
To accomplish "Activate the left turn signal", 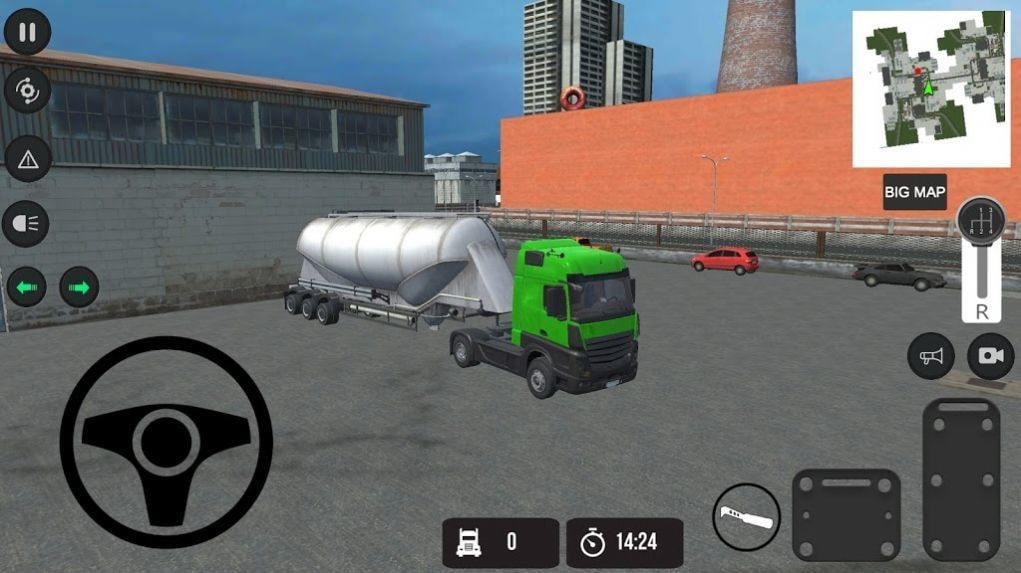I will (x=27, y=289).
